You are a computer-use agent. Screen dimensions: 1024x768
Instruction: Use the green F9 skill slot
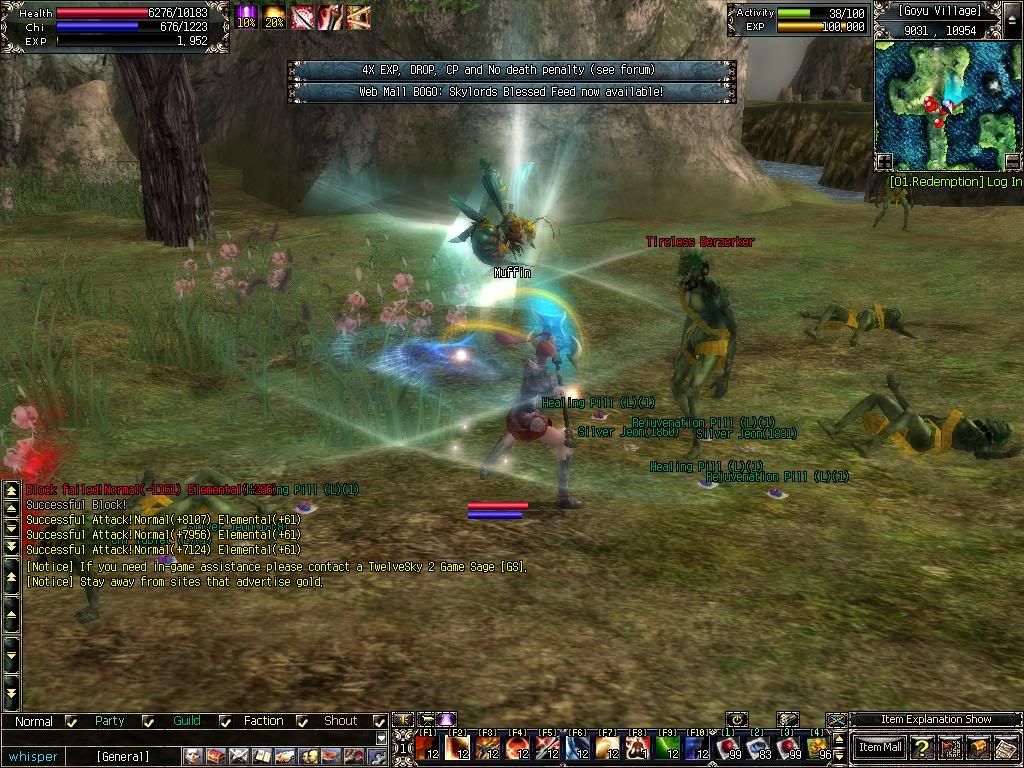click(668, 747)
